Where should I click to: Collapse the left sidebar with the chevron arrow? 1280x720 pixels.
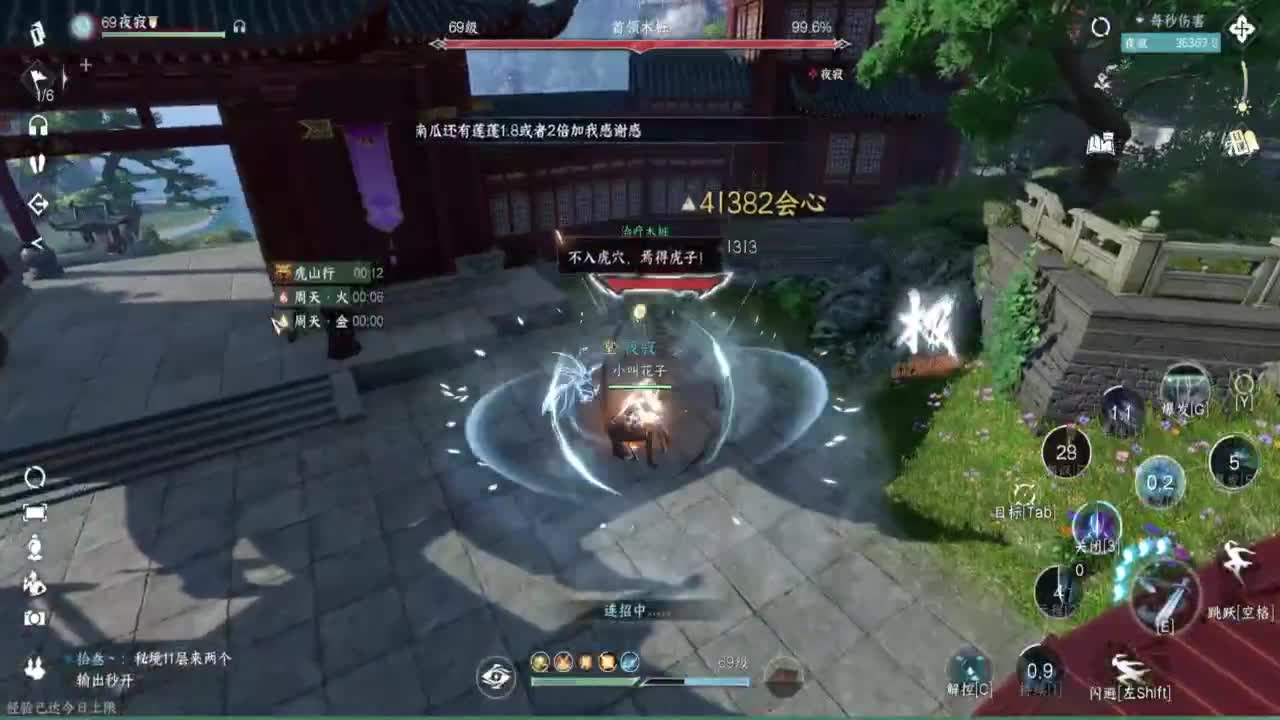click(x=37, y=243)
